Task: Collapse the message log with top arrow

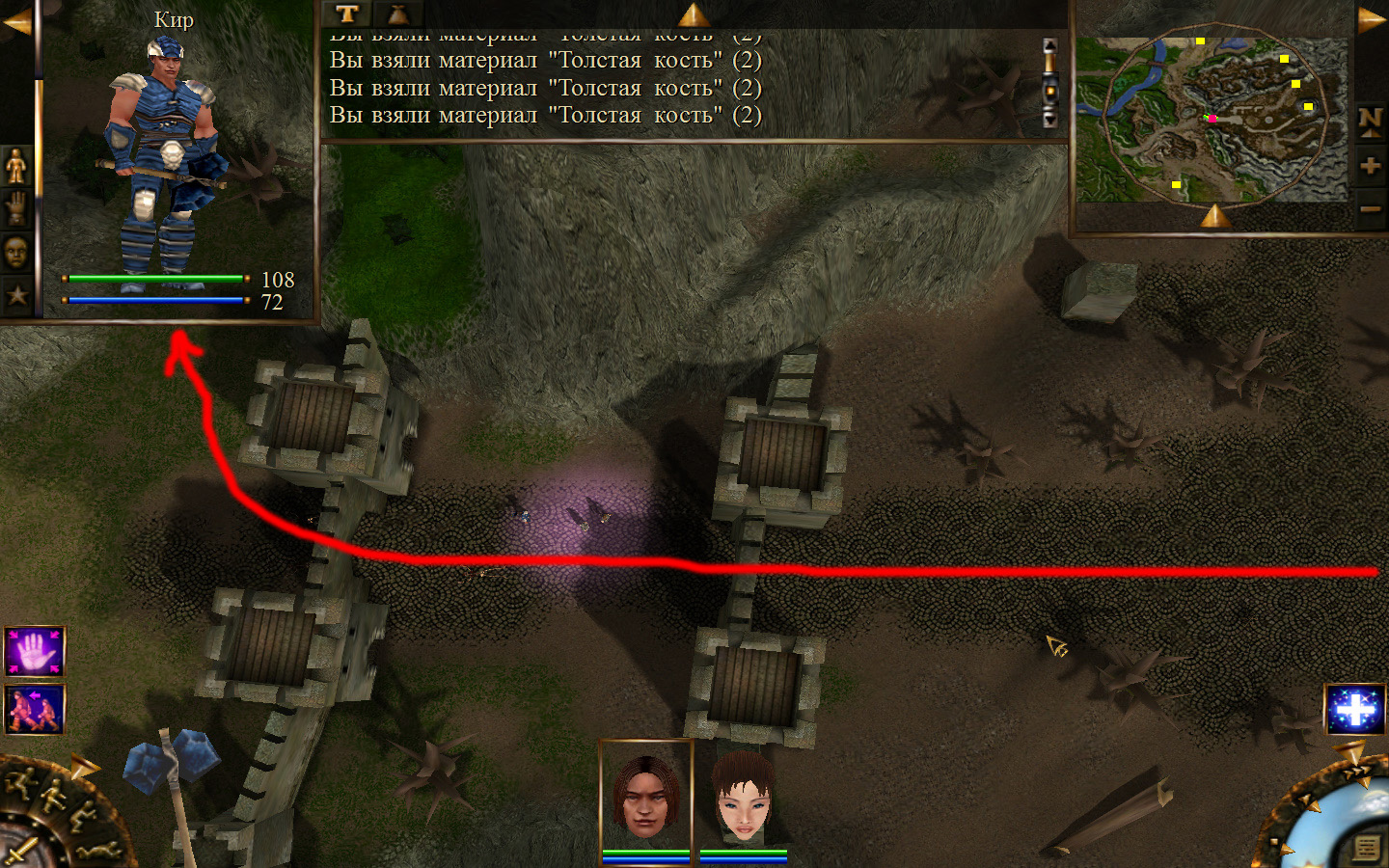Action: (693, 14)
